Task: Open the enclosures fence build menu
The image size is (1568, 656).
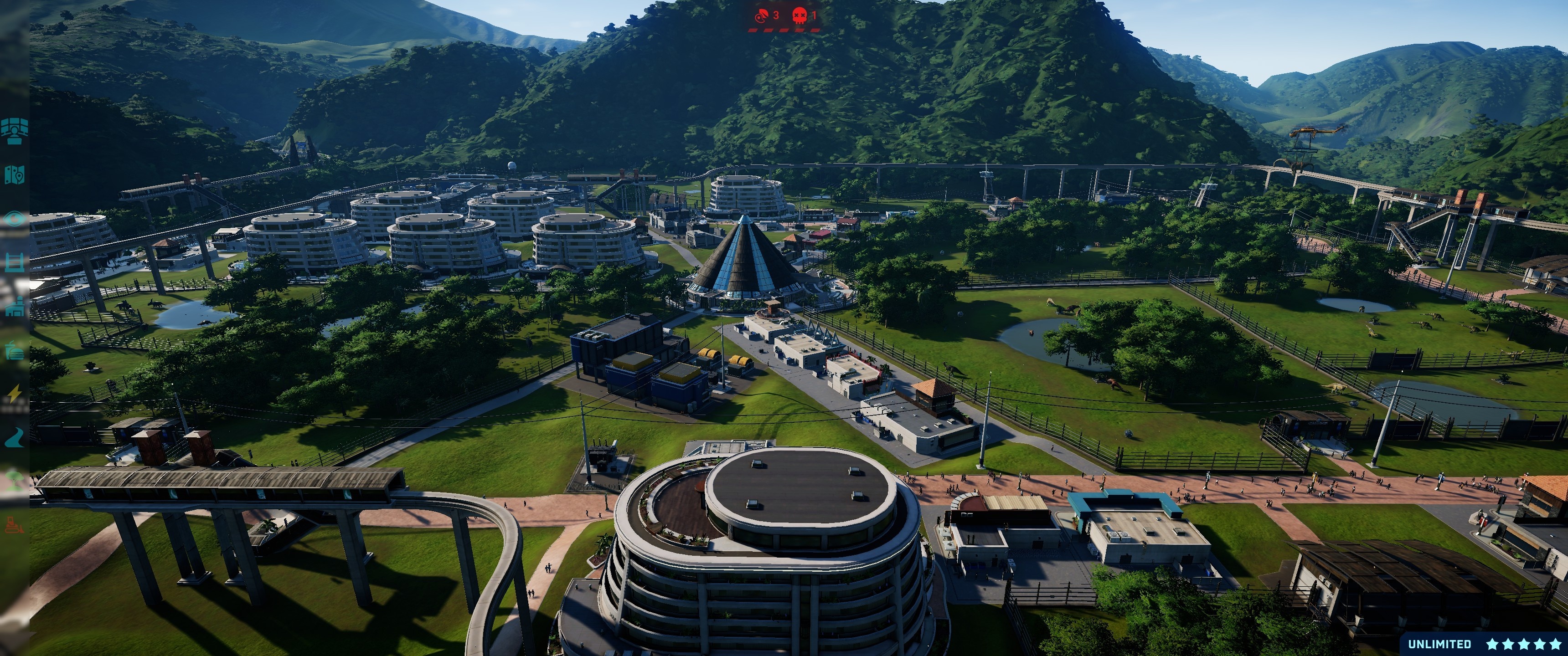Action: pyautogui.click(x=14, y=263)
